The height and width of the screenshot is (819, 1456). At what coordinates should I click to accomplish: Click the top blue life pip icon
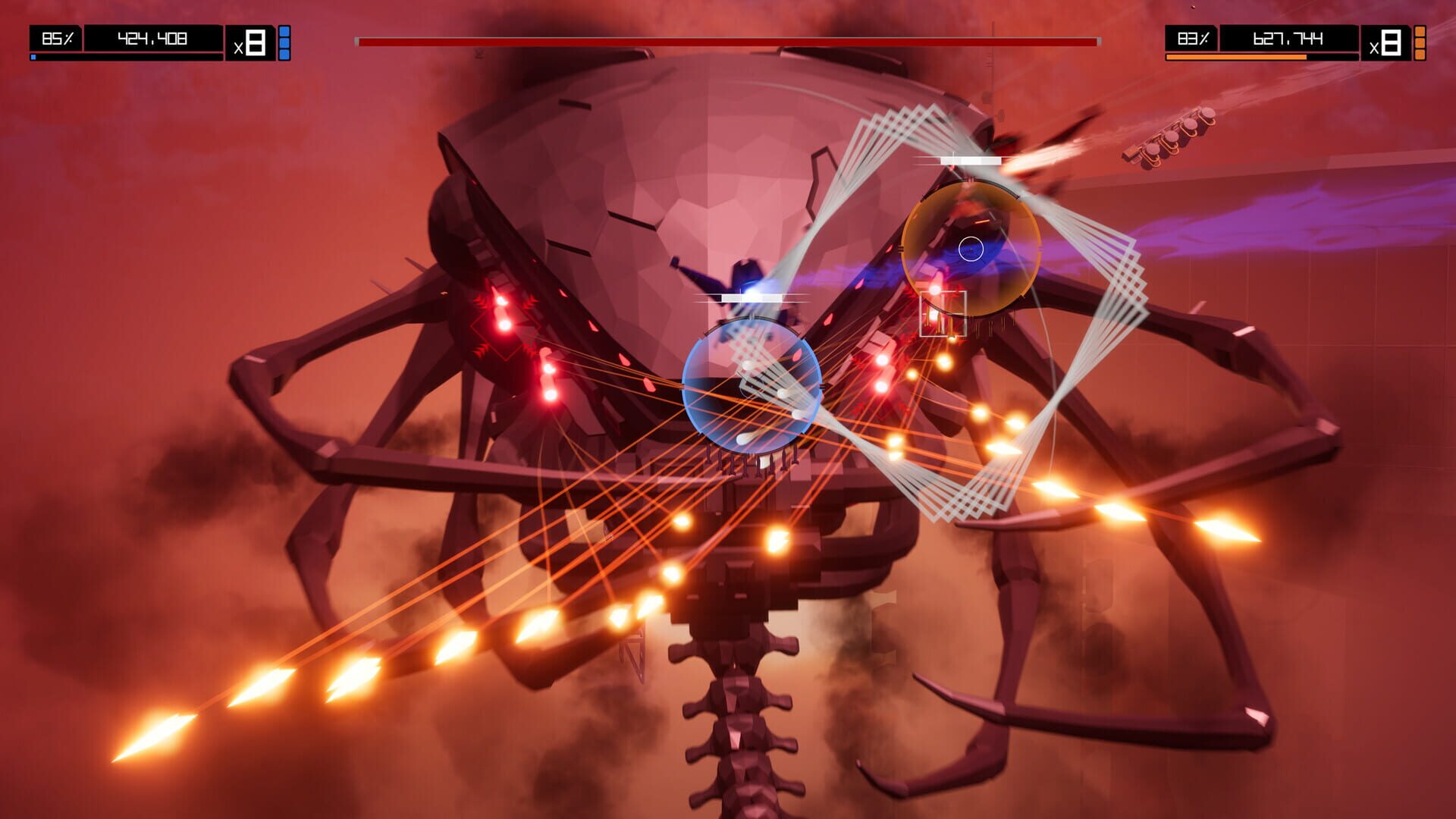[284, 30]
